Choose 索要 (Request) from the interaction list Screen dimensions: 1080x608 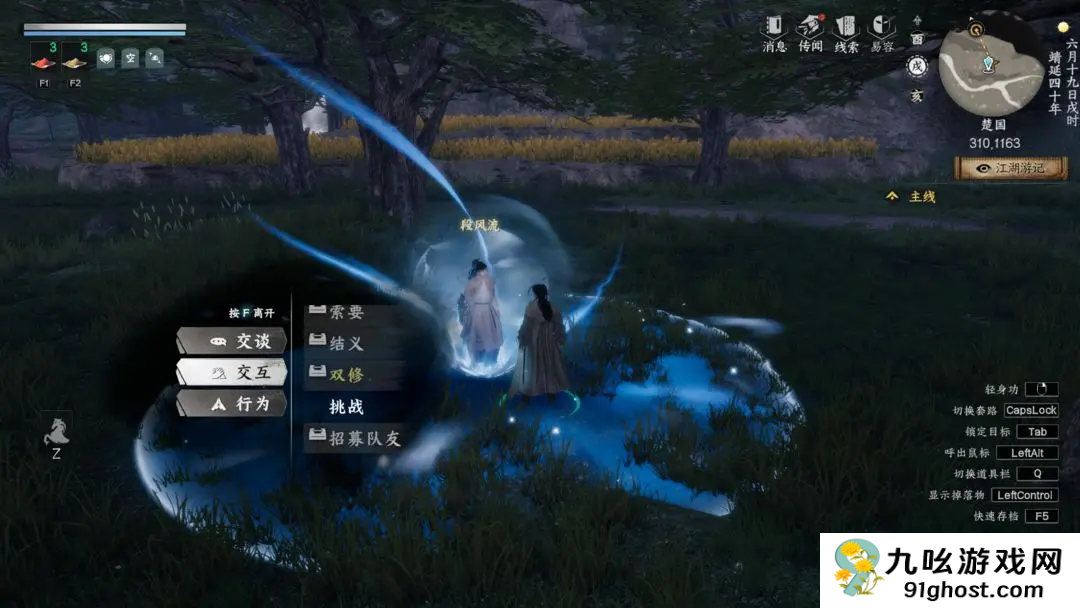point(346,313)
